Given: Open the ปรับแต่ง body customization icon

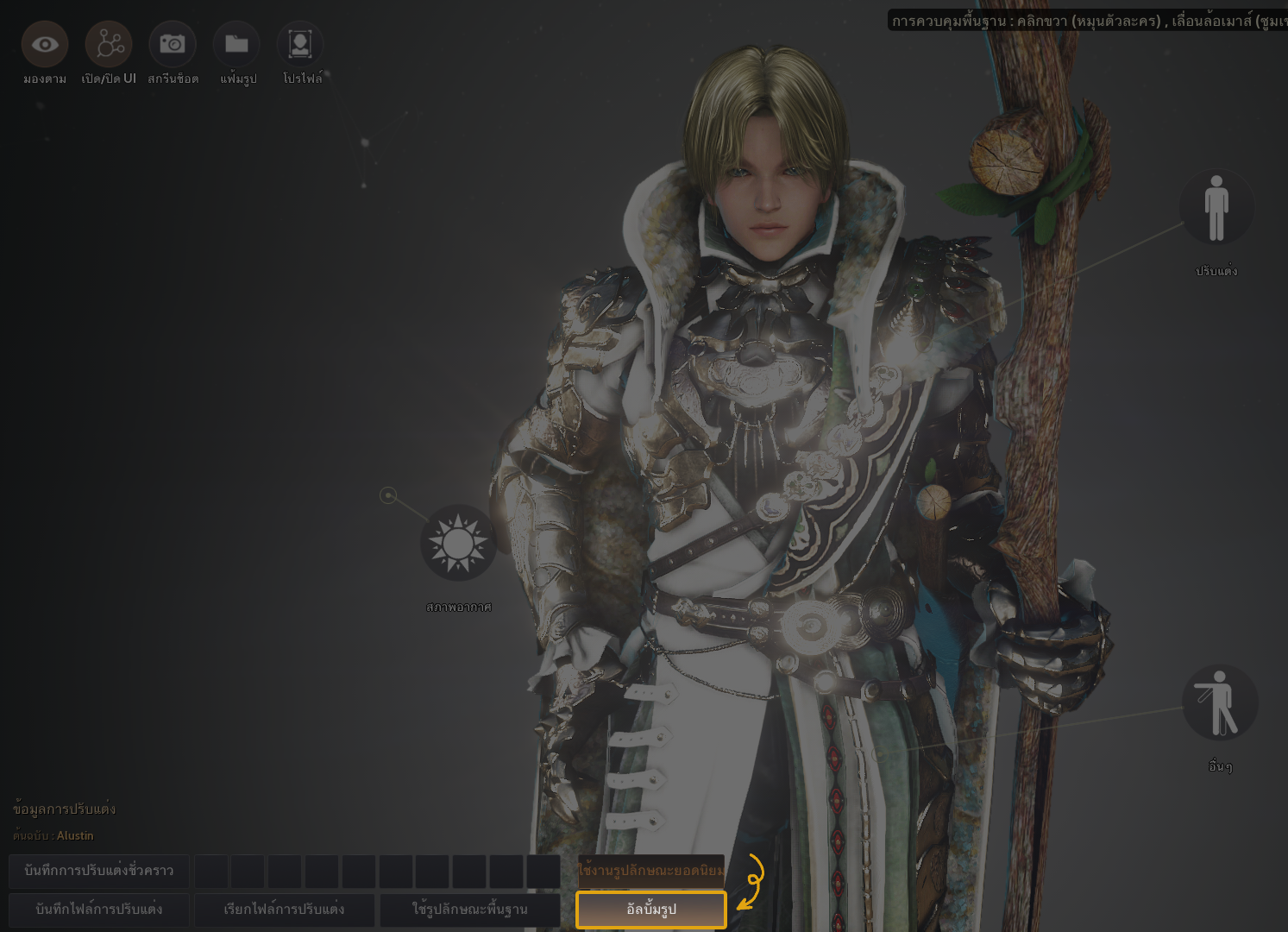Looking at the screenshot, I should pyautogui.click(x=1216, y=208).
